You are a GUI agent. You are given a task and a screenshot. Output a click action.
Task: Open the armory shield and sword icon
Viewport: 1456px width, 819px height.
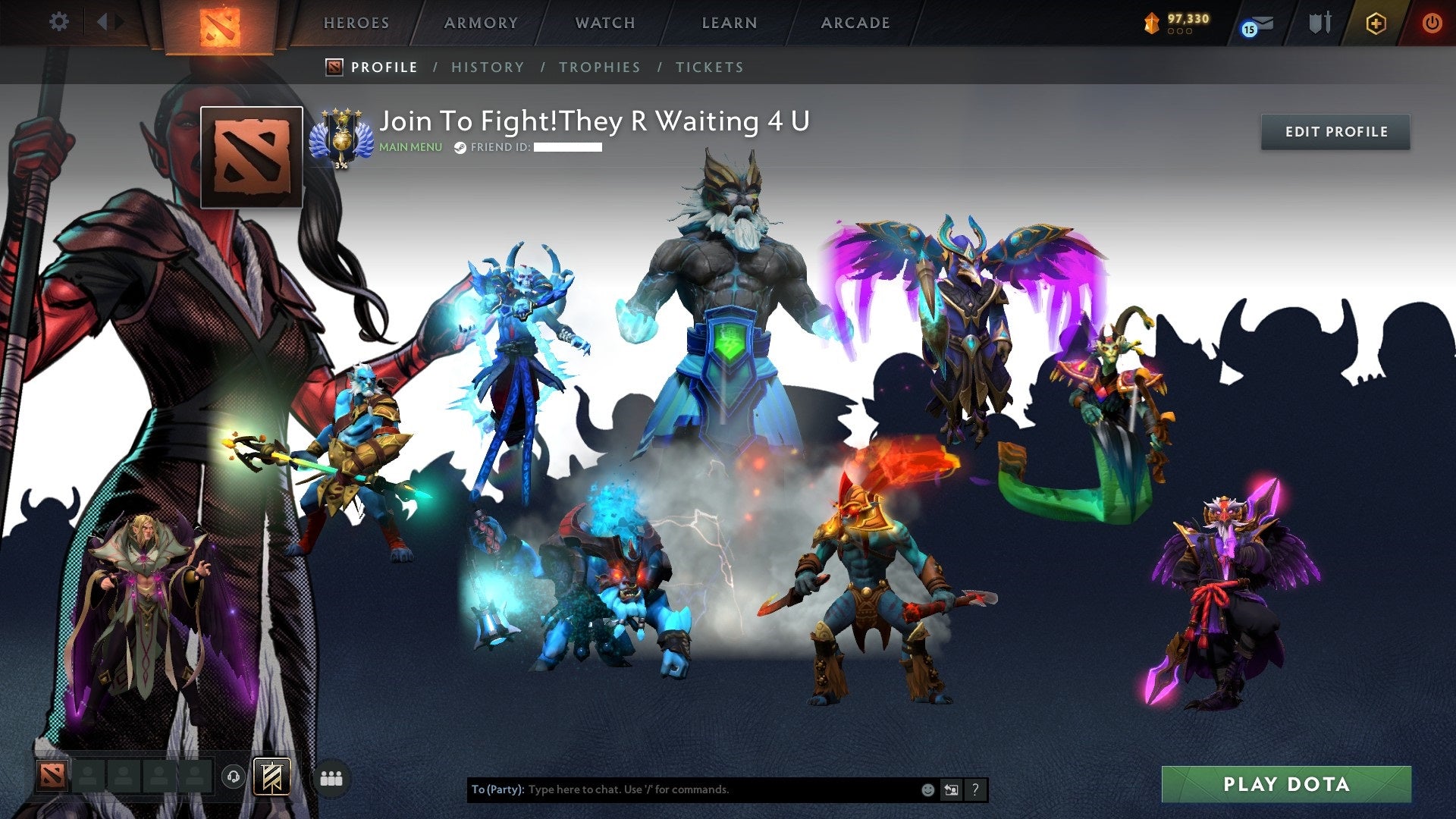coord(1319,23)
